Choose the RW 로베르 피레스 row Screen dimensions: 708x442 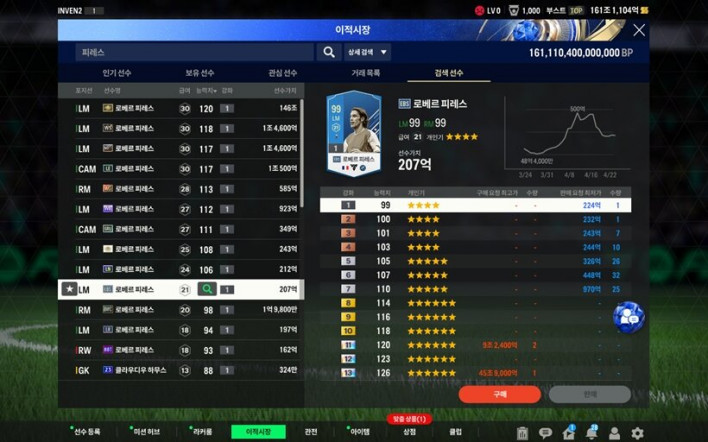click(180, 350)
